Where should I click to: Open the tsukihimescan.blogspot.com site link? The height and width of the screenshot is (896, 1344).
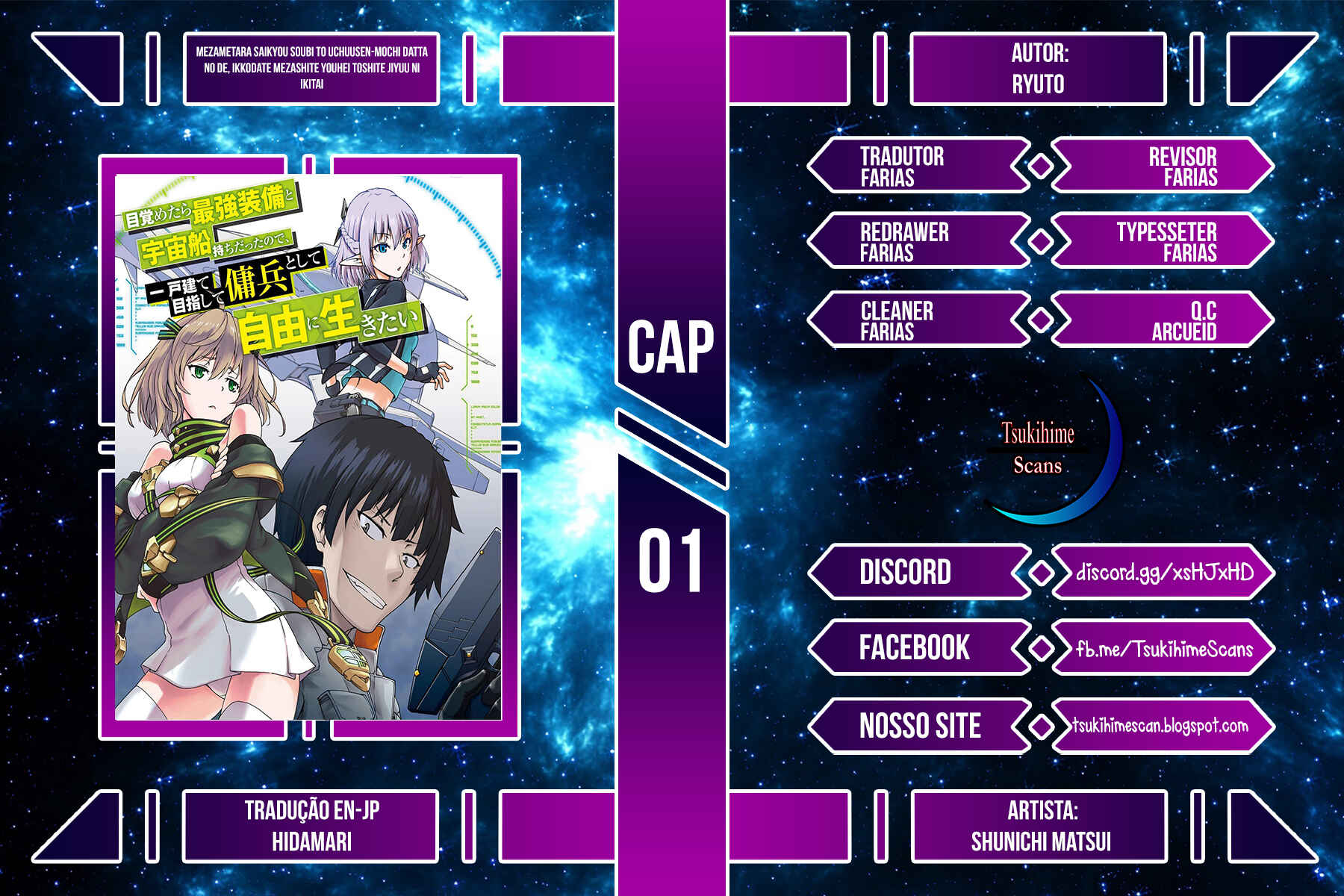[1160, 725]
